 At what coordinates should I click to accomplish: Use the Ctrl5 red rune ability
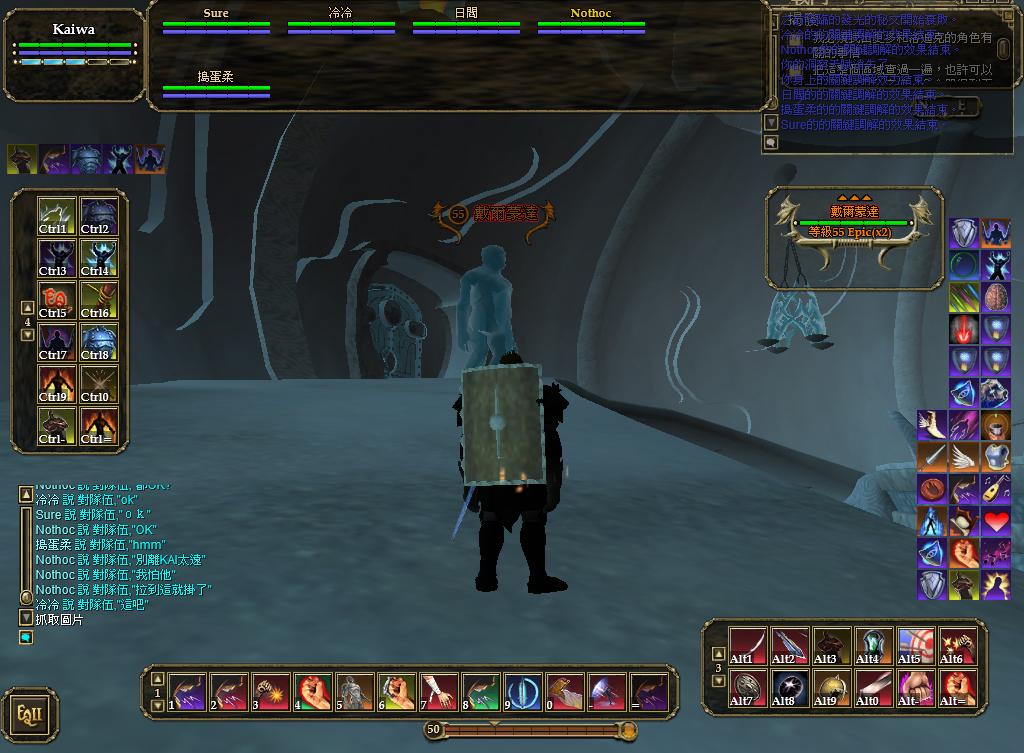[53, 300]
